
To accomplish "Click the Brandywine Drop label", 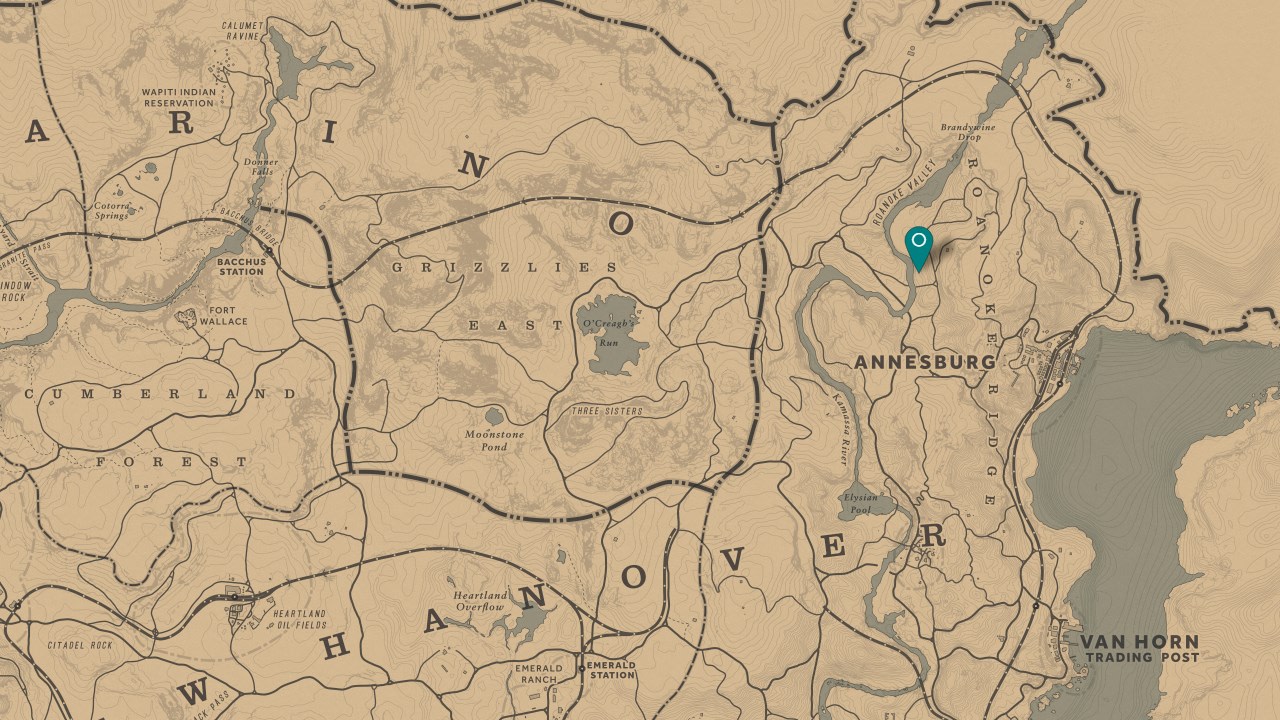I will tap(966, 132).
